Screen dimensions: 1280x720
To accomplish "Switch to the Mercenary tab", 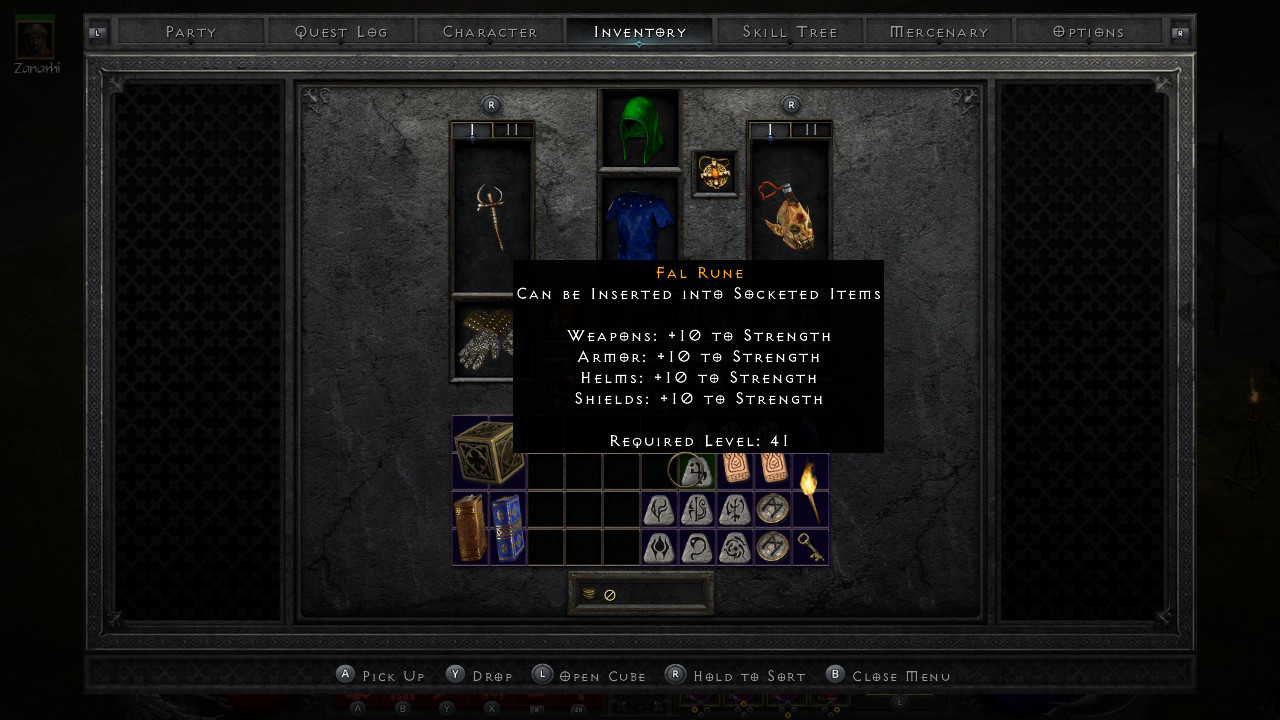I will (939, 32).
